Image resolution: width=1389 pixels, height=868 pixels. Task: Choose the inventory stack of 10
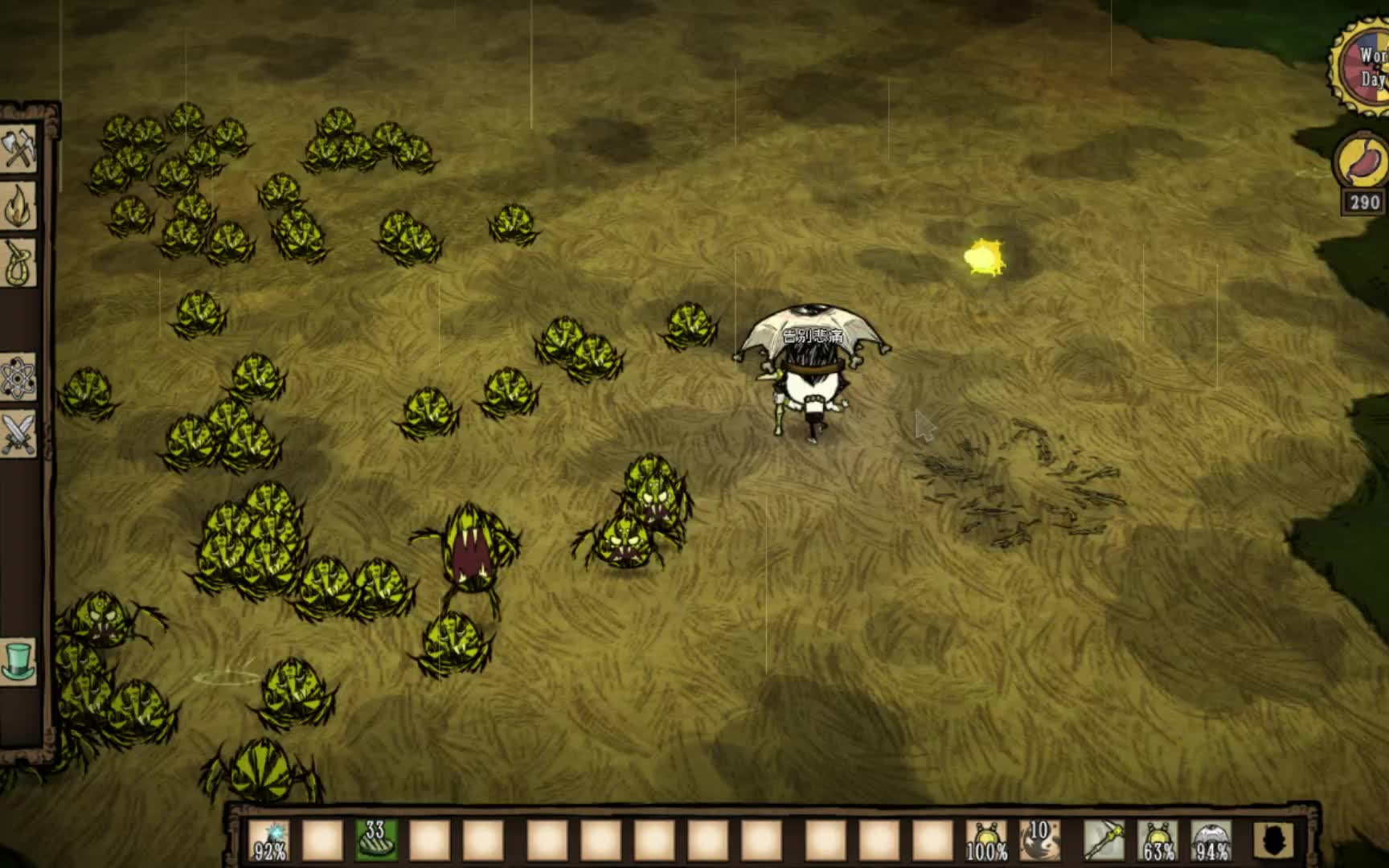point(1039,841)
